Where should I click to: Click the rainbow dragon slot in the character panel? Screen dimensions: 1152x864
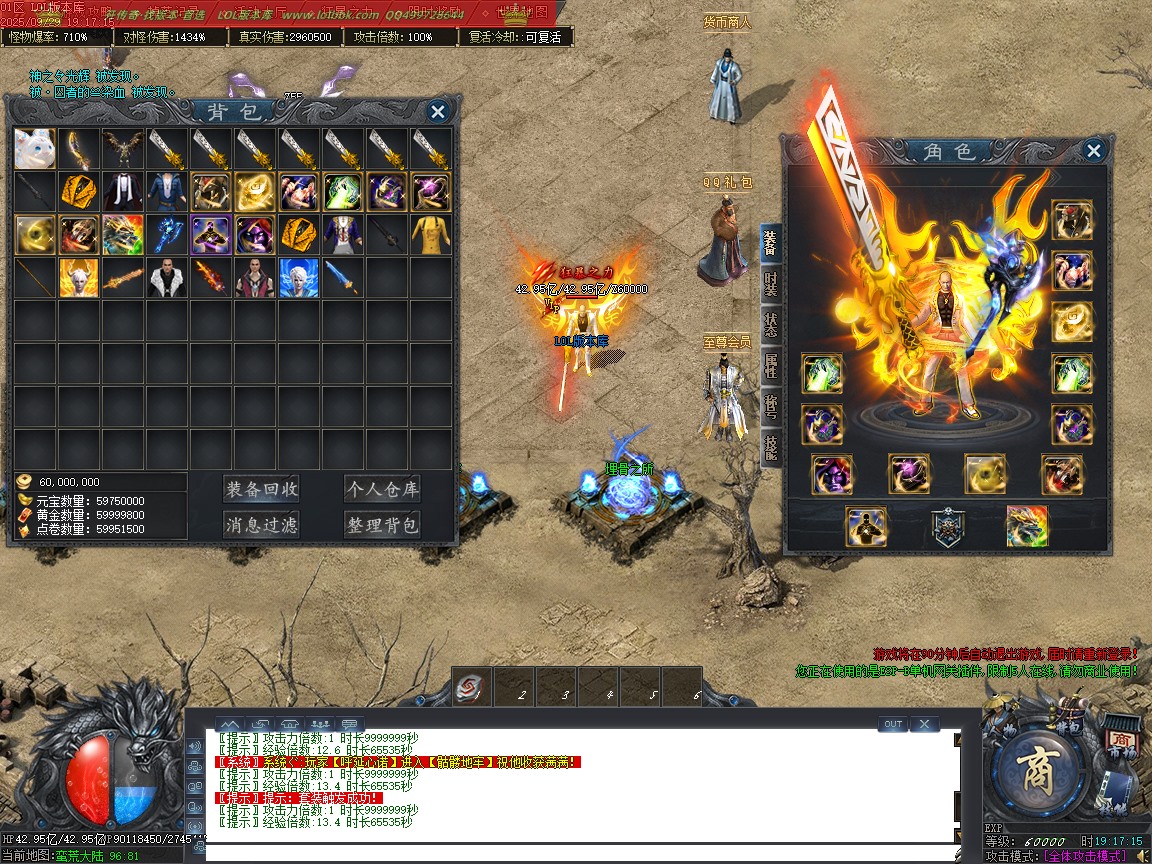pyautogui.click(x=1027, y=526)
